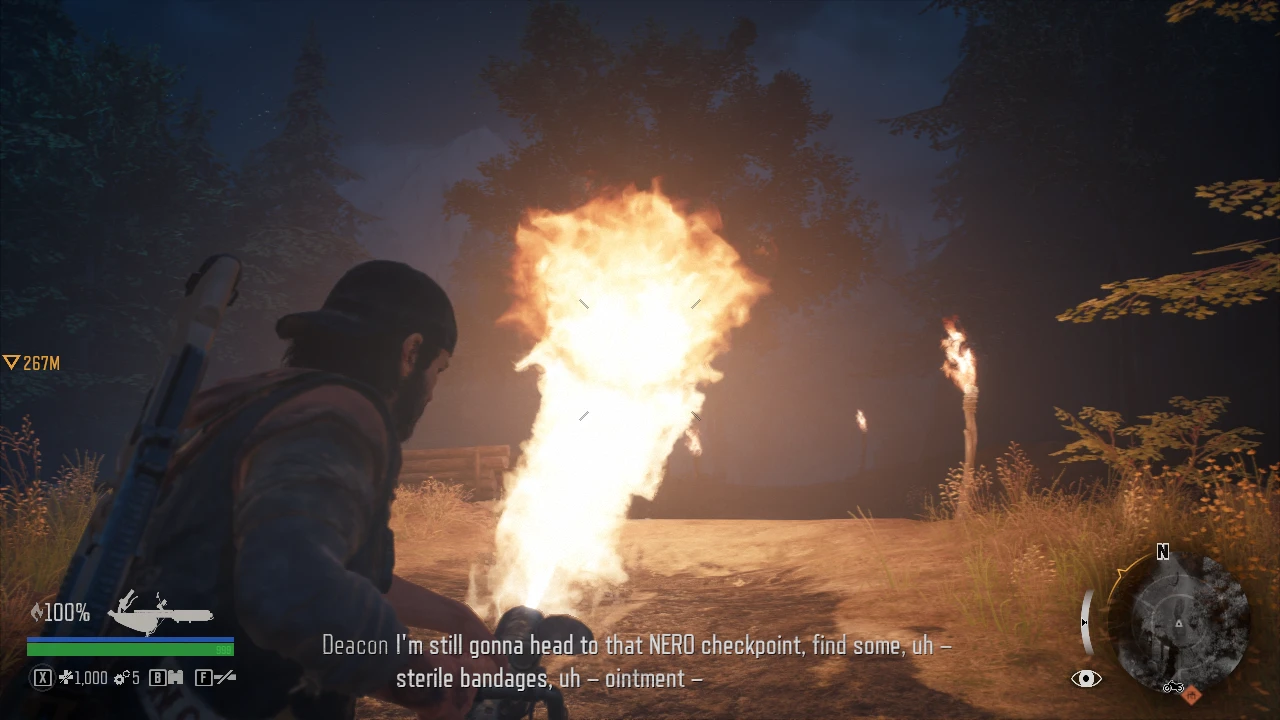Select the orange diamond objective marker
This screenshot has height=720, width=1280.
[1192, 695]
